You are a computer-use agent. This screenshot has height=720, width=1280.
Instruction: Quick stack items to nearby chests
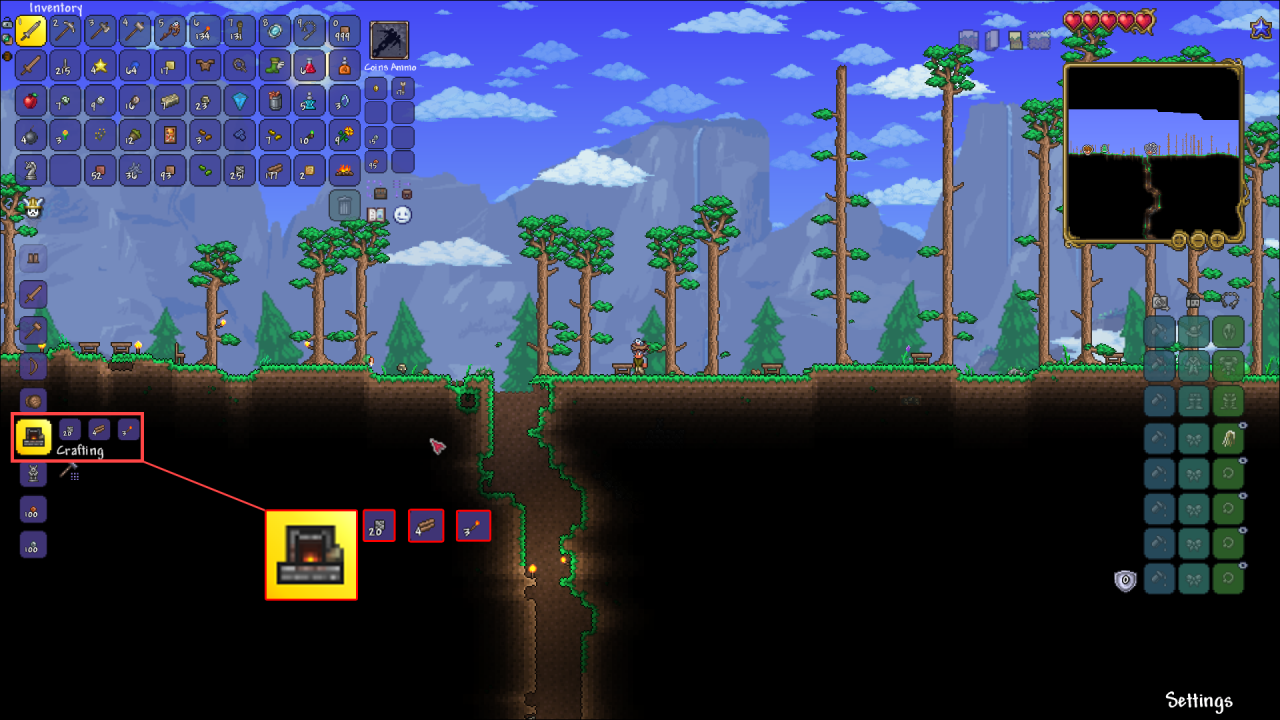380,194
